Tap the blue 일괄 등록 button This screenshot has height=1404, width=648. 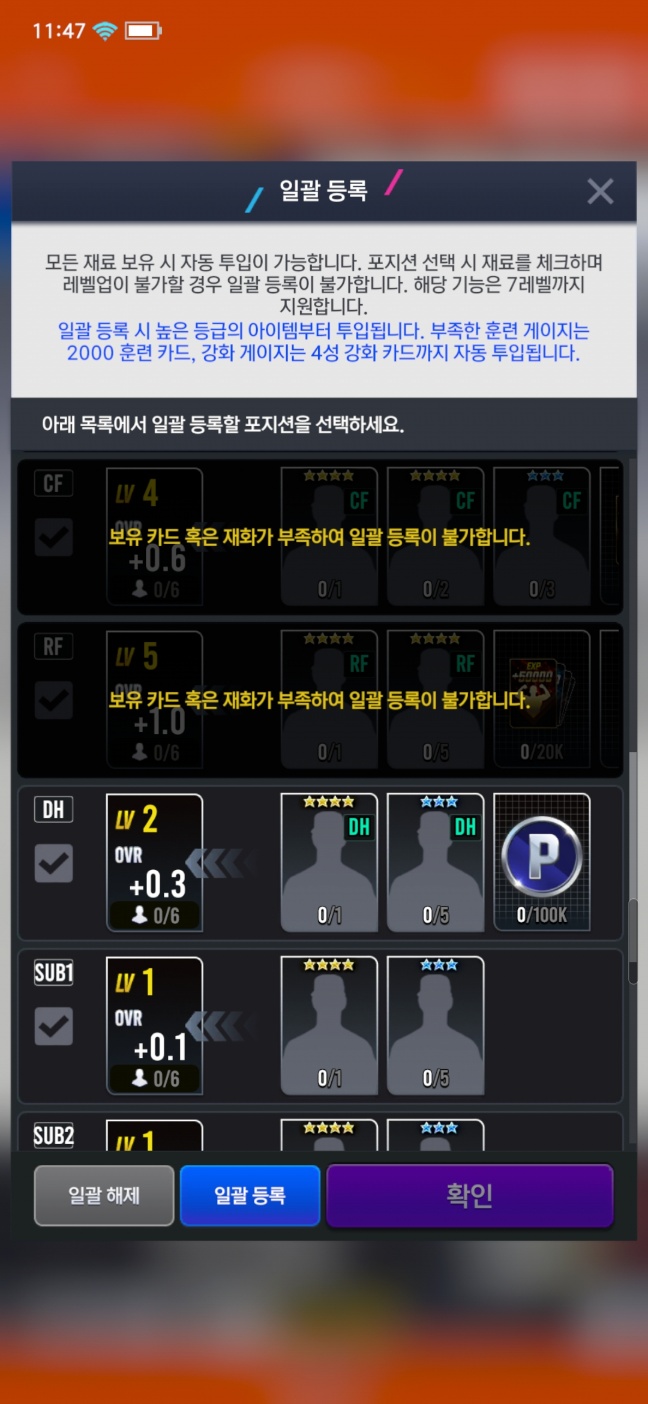(250, 1195)
